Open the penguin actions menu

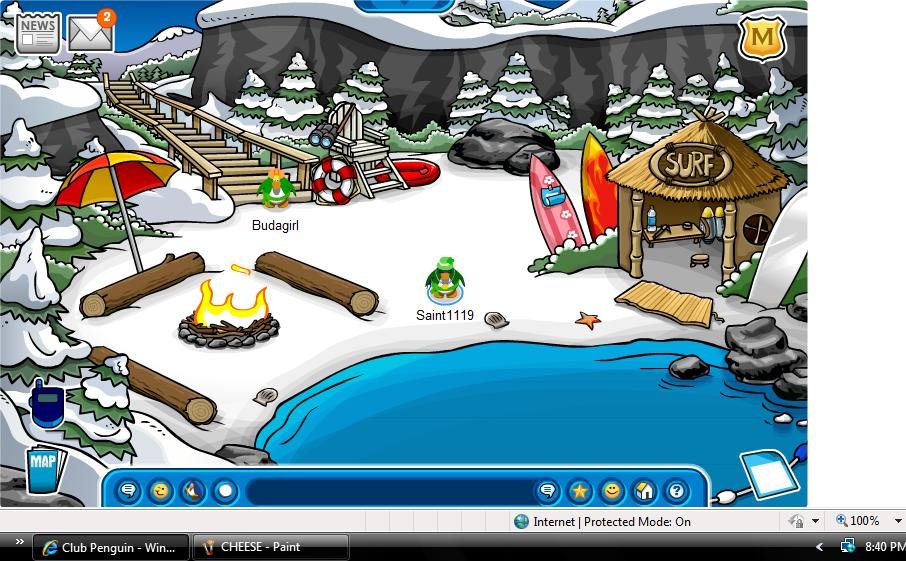point(192,491)
